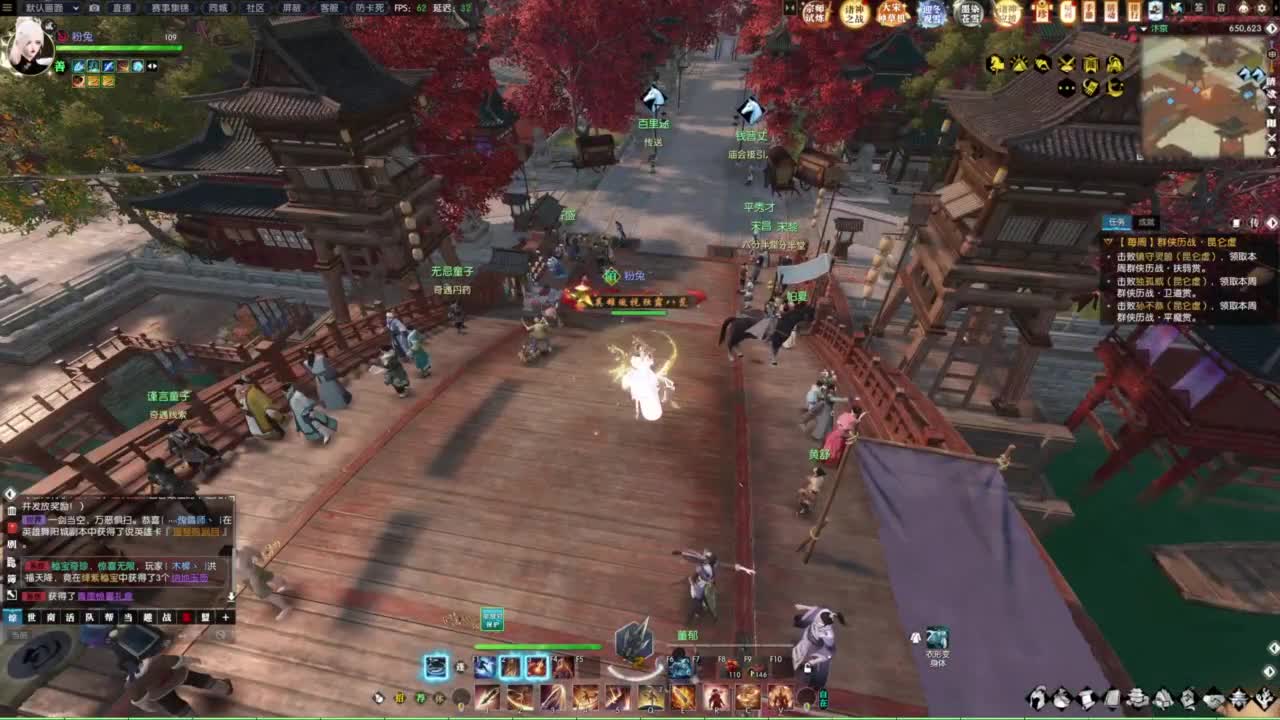Open the 赛事集锦 menu in the top bar
The image size is (1280, 720).
171,10
